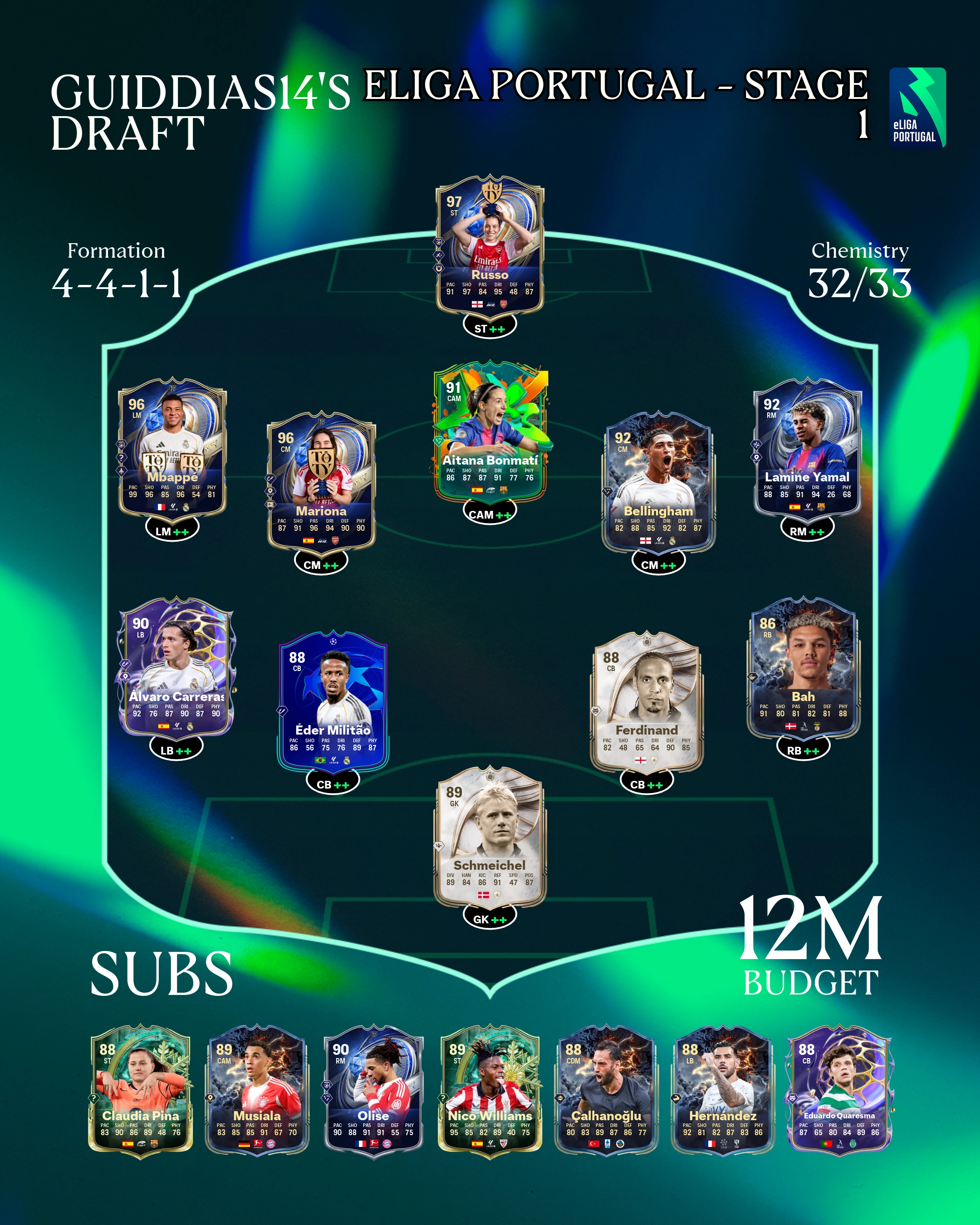Select the Çalhanoğlu substitute card
The width and height of the screenshot is (980, 1225).
606,1091
